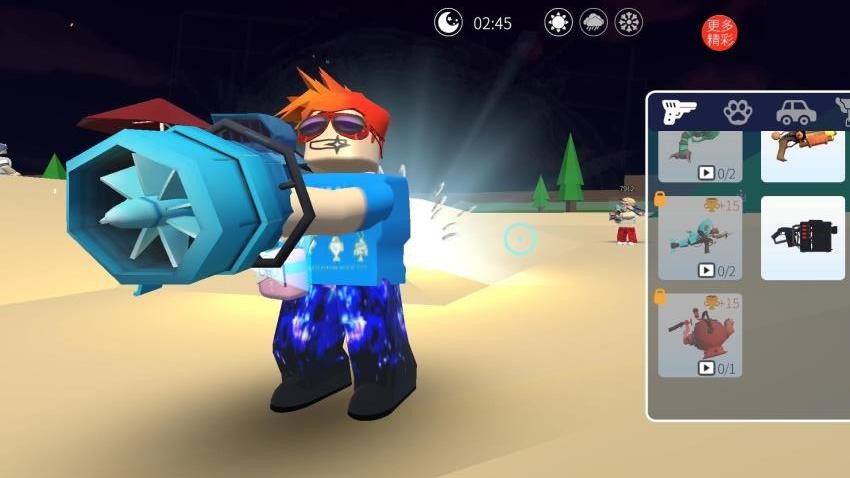Viewport: 850px width, 478px height.
Task: Switch weather to sunny
Action: click(558, 22)
